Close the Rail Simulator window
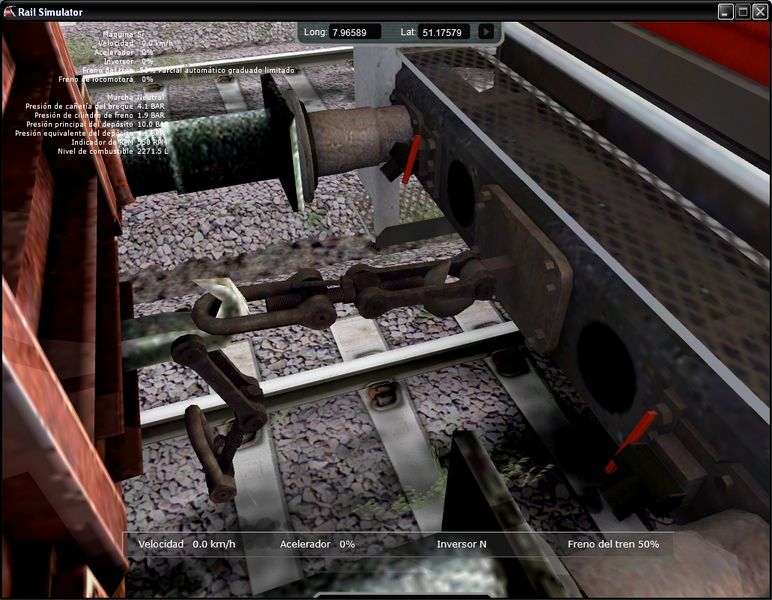Viewport: 772px width, 600px height. point(759,11)
